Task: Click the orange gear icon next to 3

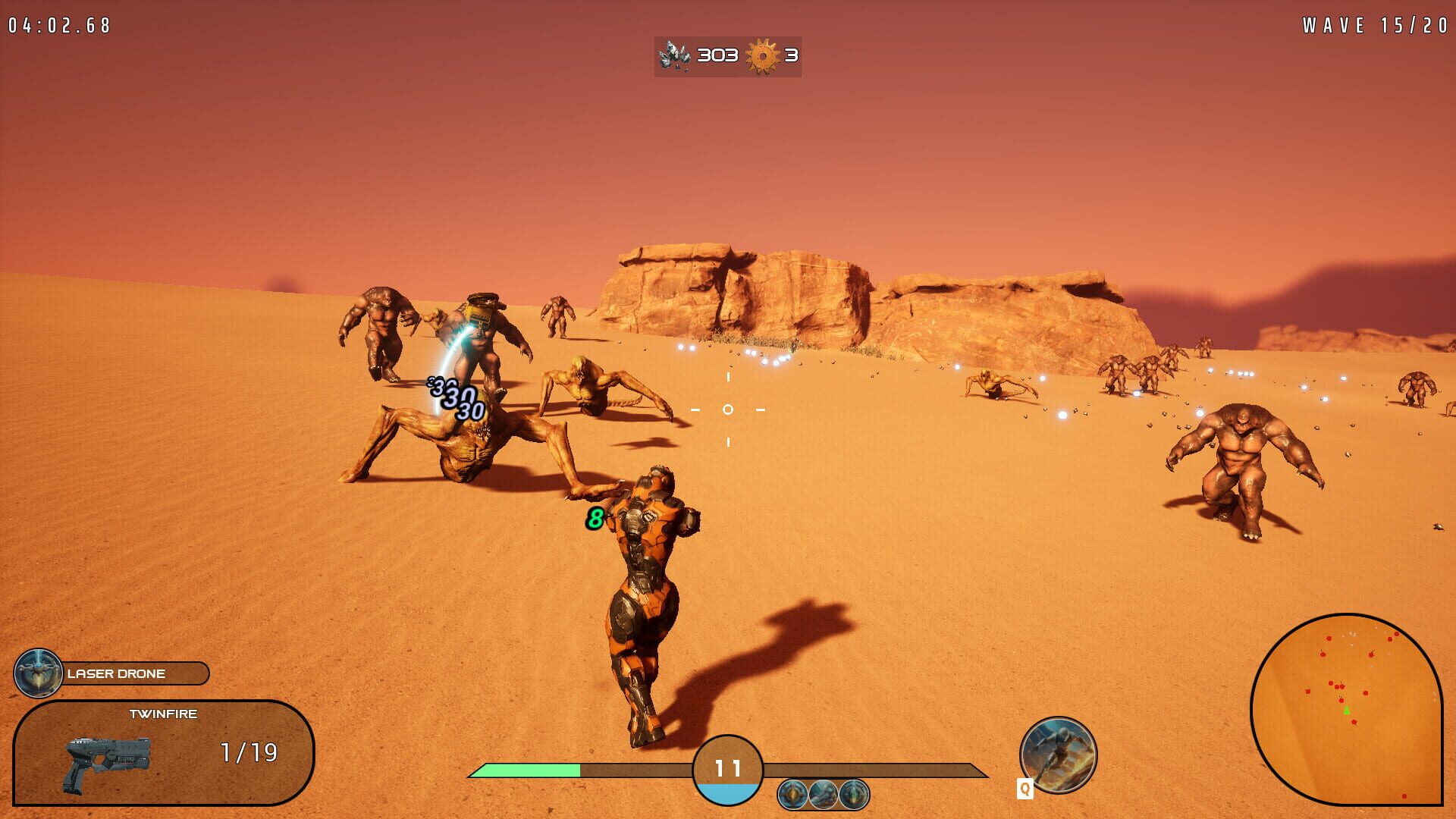Action: click(x=760, y=55)
